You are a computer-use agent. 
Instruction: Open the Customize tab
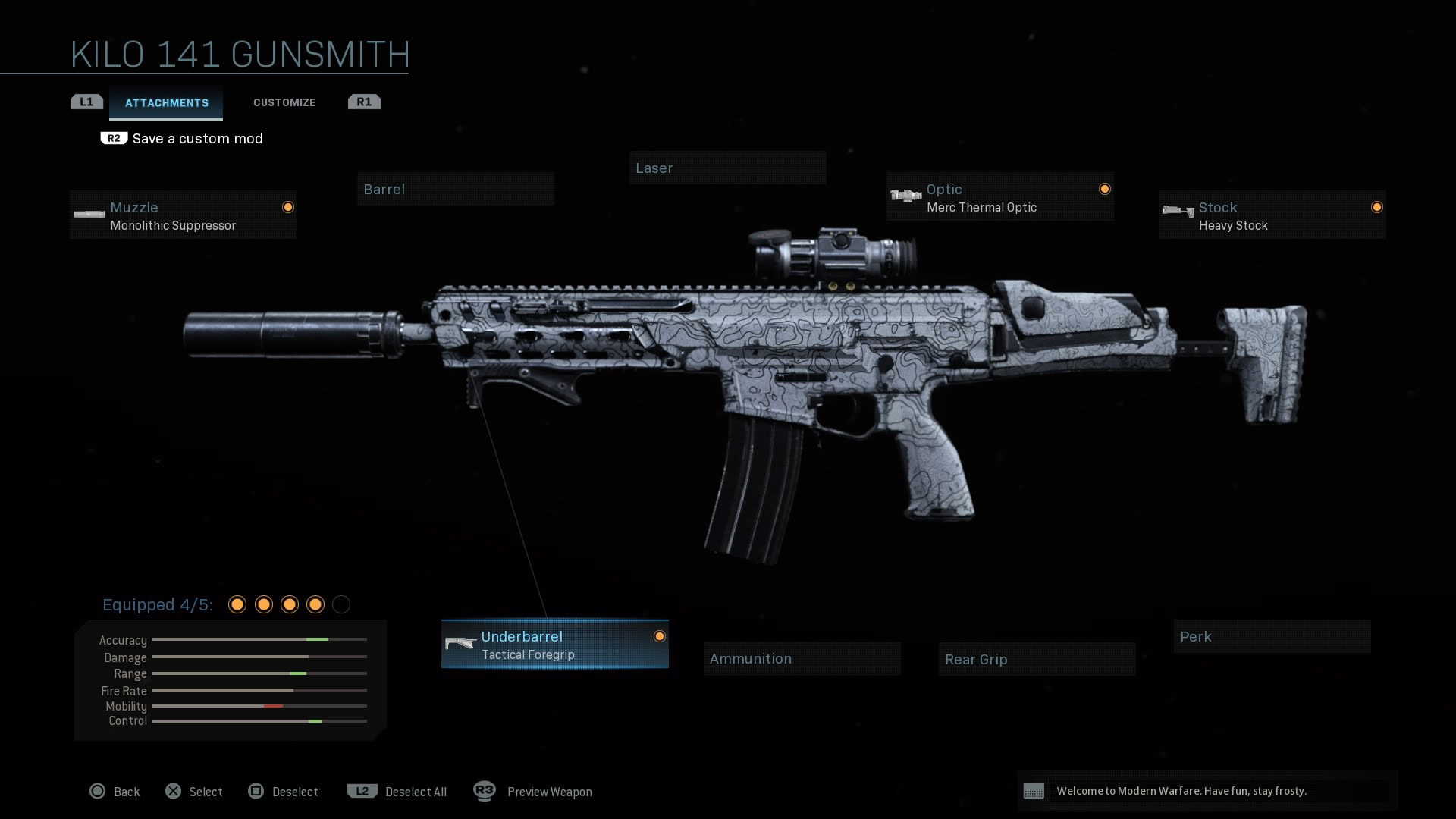pos(284,102)
